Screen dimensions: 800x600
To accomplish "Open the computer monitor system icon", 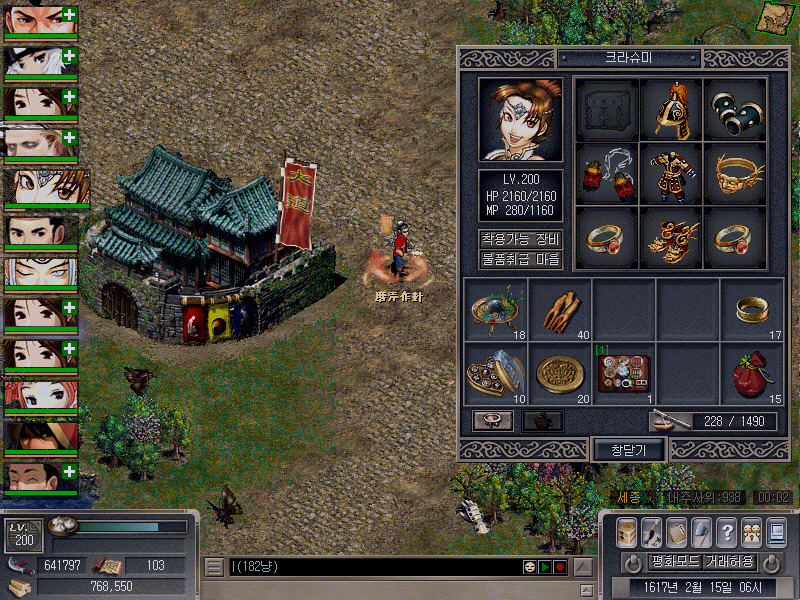I will 776,532.
